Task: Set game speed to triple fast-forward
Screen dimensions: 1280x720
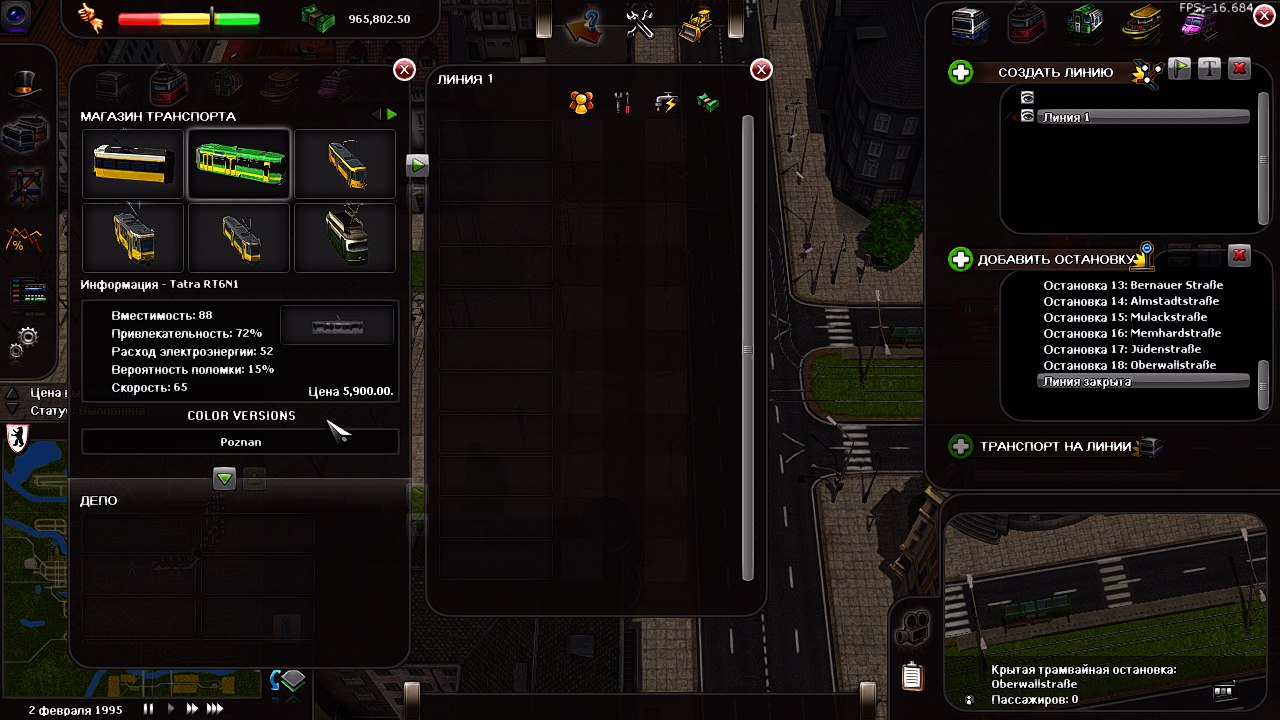Action: click(x=215, y=709)
